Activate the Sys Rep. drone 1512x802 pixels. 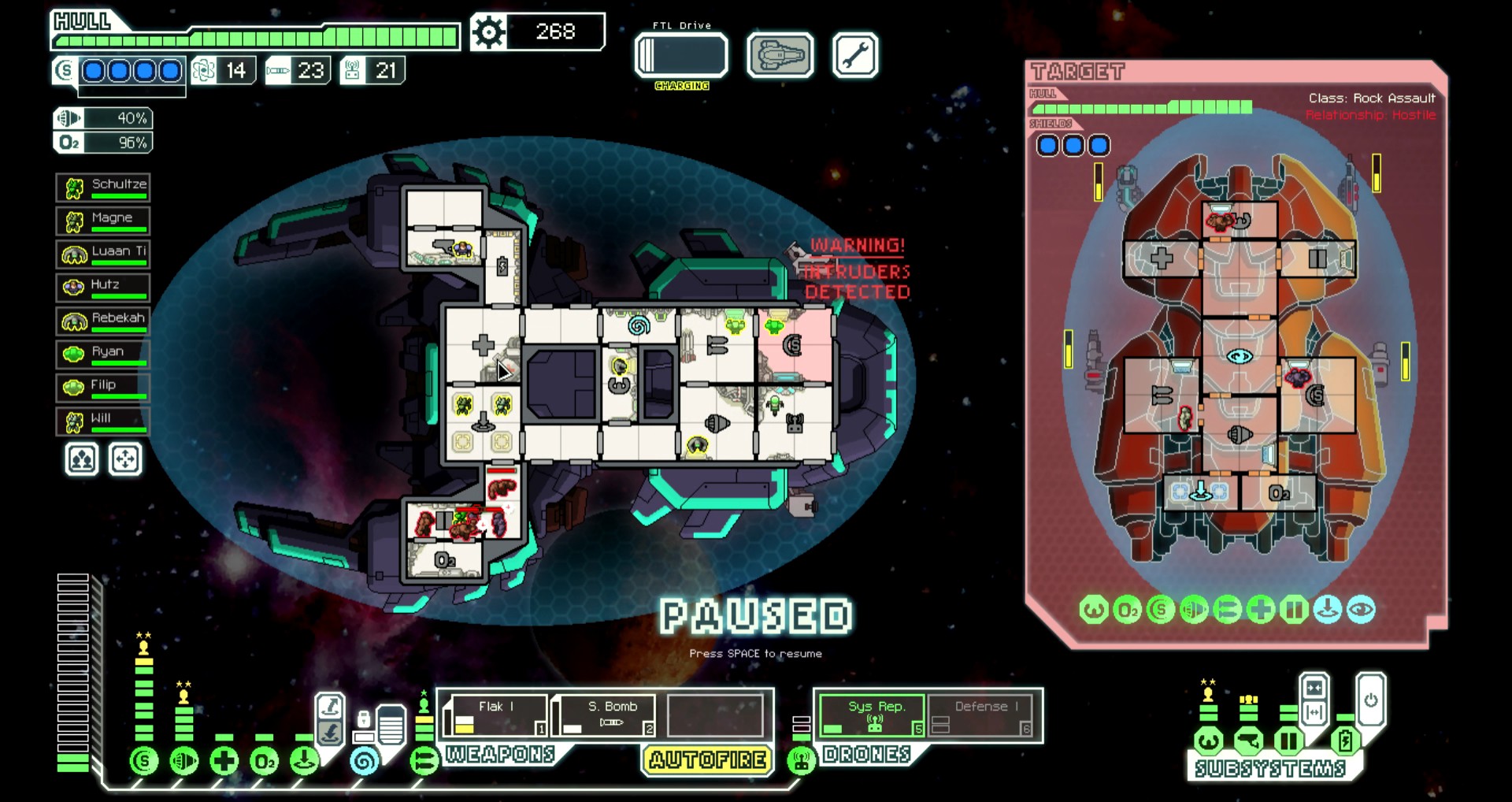click(872, 715)
